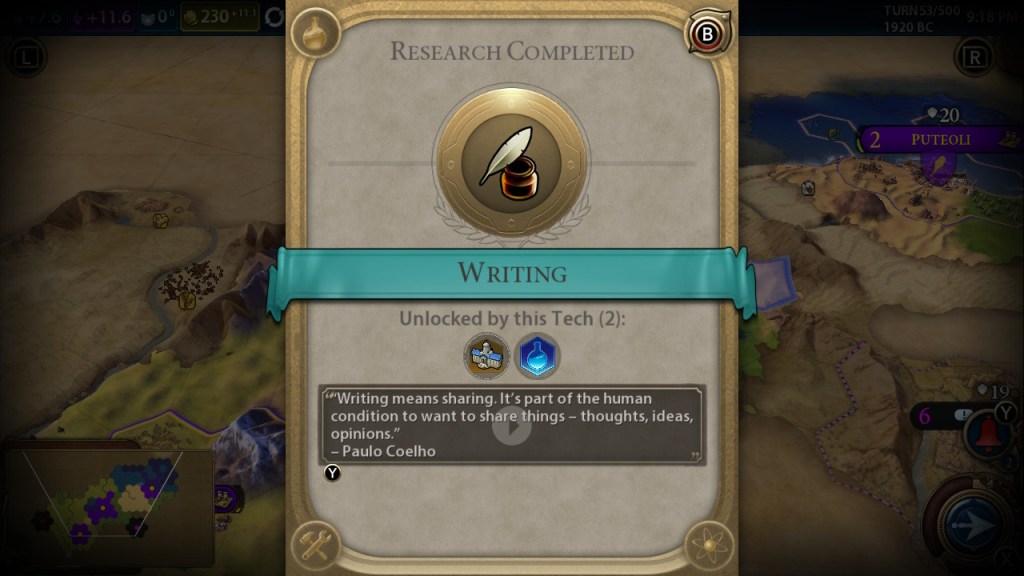Open the red bell notification
The height and width of the screenshot is (576, 1024).
(985, 432)
